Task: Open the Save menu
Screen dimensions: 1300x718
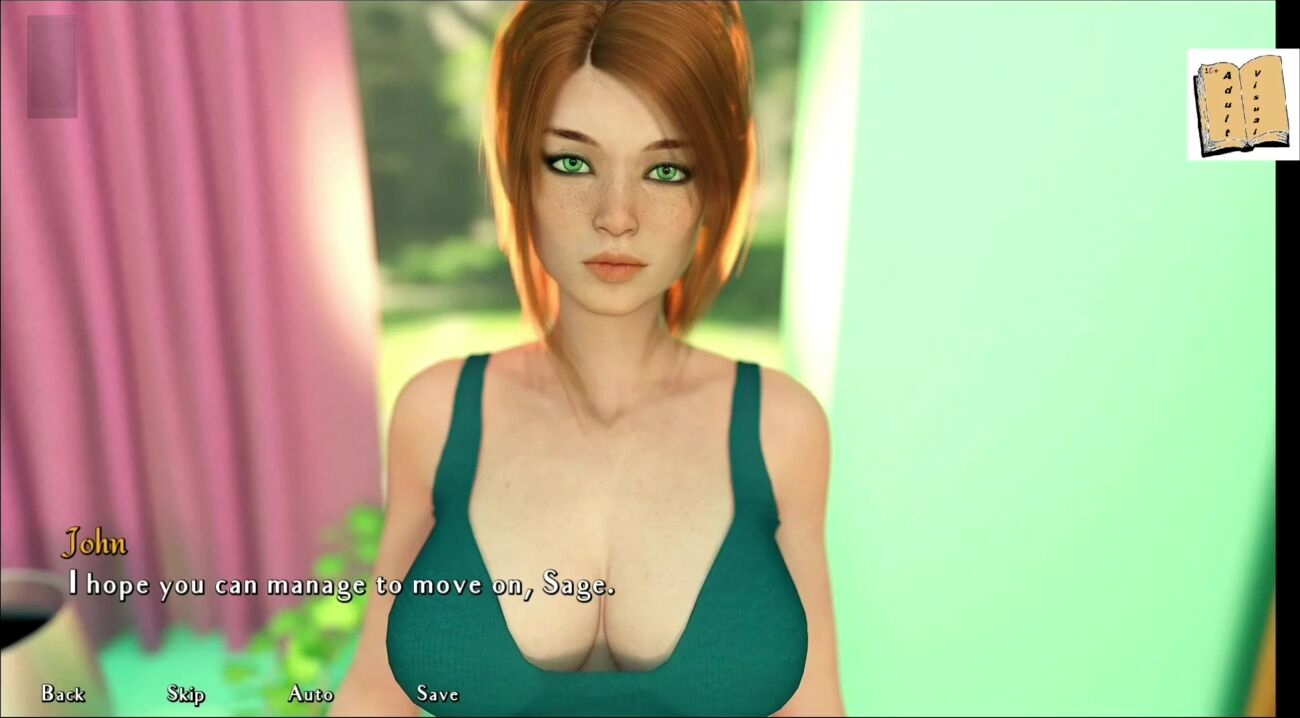Action: click(x=437, y=693)
